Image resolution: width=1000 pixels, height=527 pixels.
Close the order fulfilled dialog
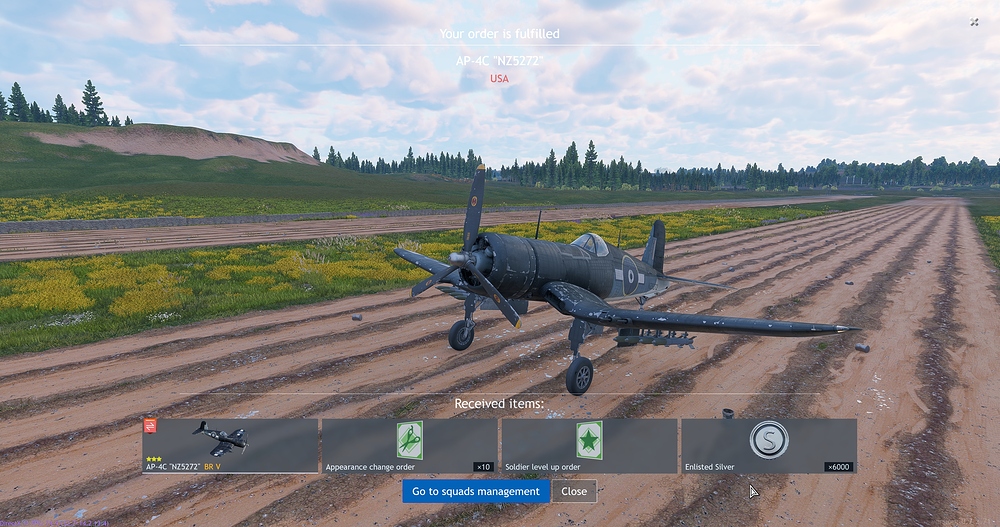click(574, 491)
